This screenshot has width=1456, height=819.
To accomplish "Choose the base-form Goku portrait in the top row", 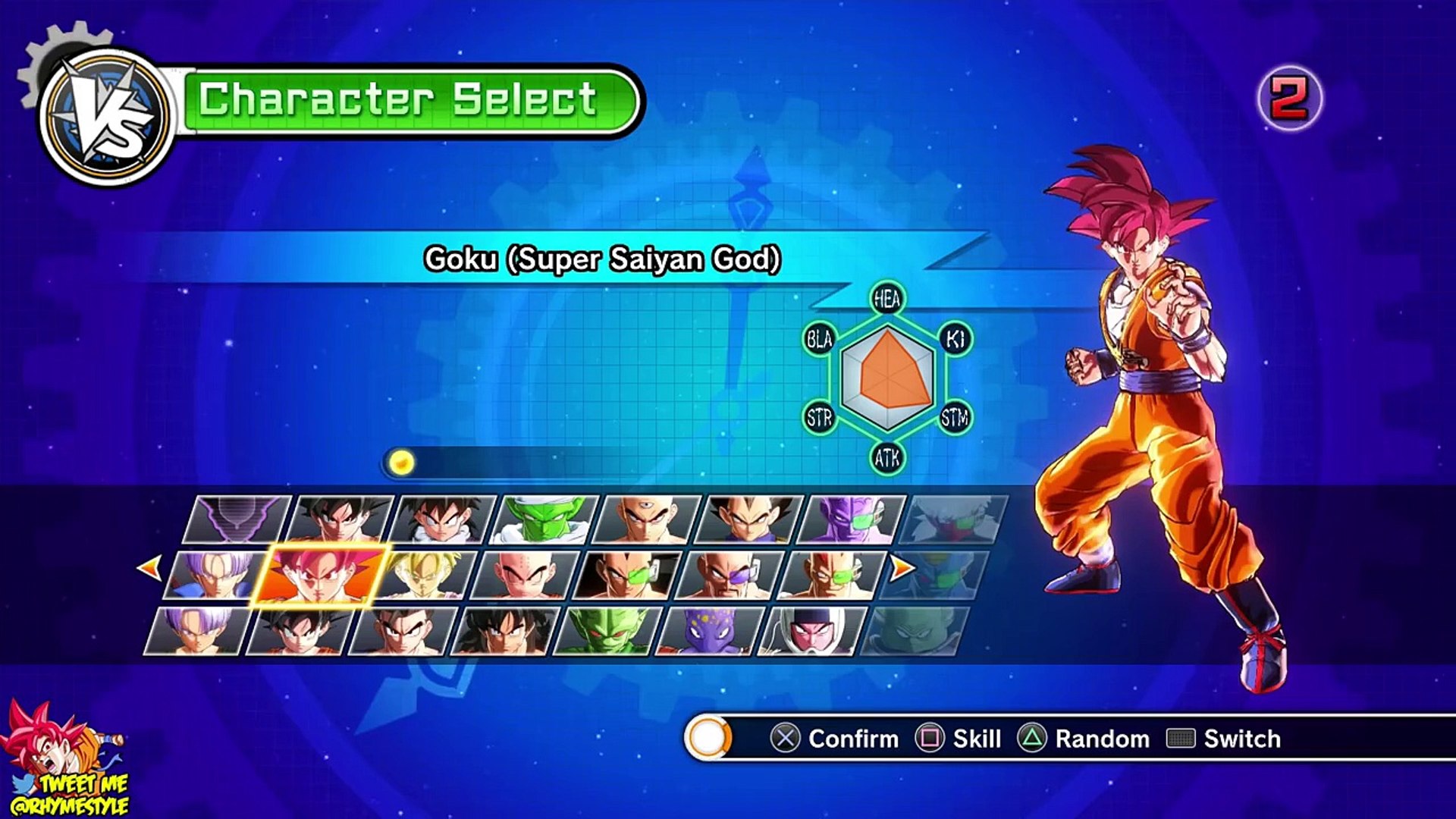I will tap(341, 520).
